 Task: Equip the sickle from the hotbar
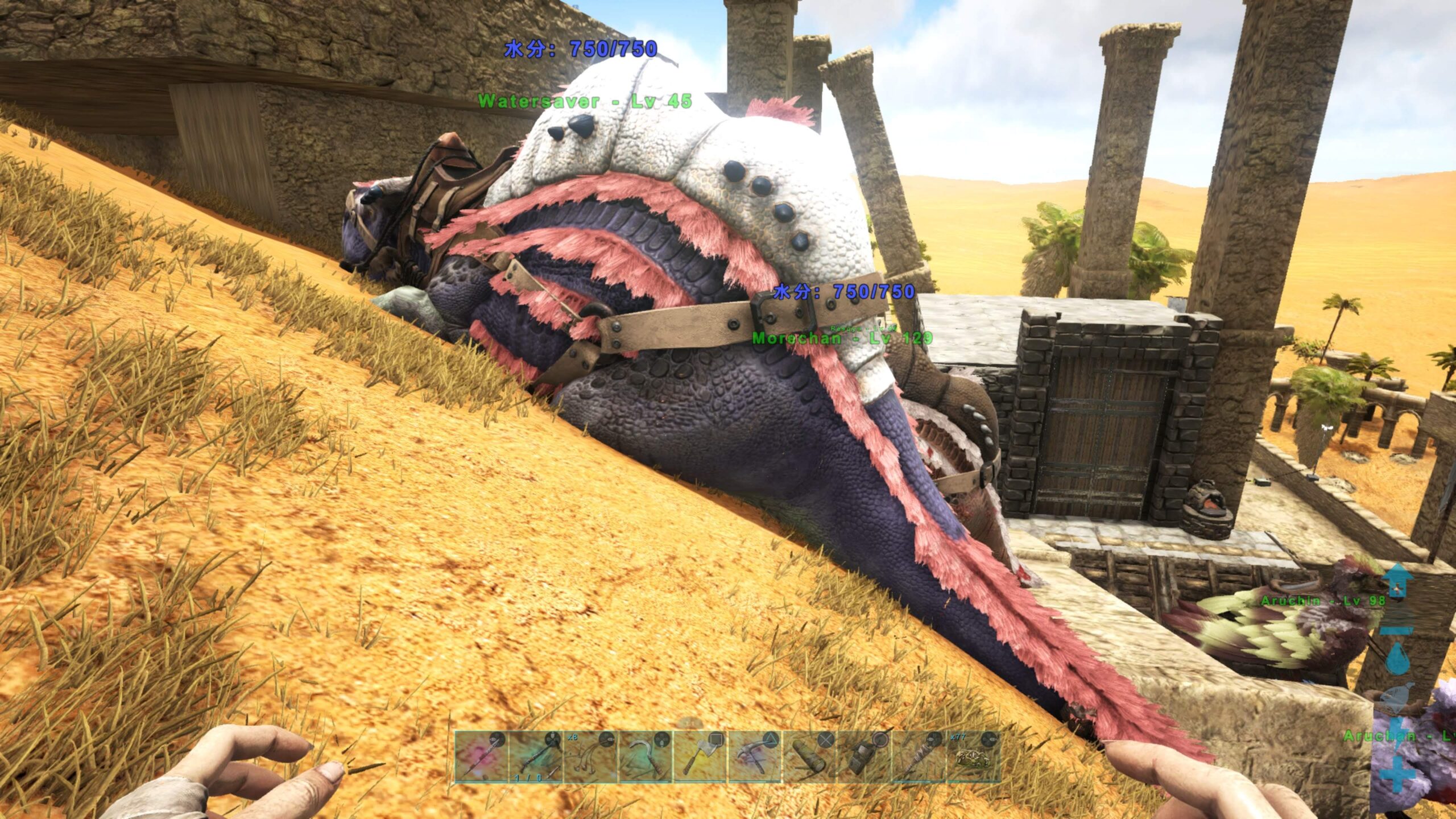[x=645, y=758]
